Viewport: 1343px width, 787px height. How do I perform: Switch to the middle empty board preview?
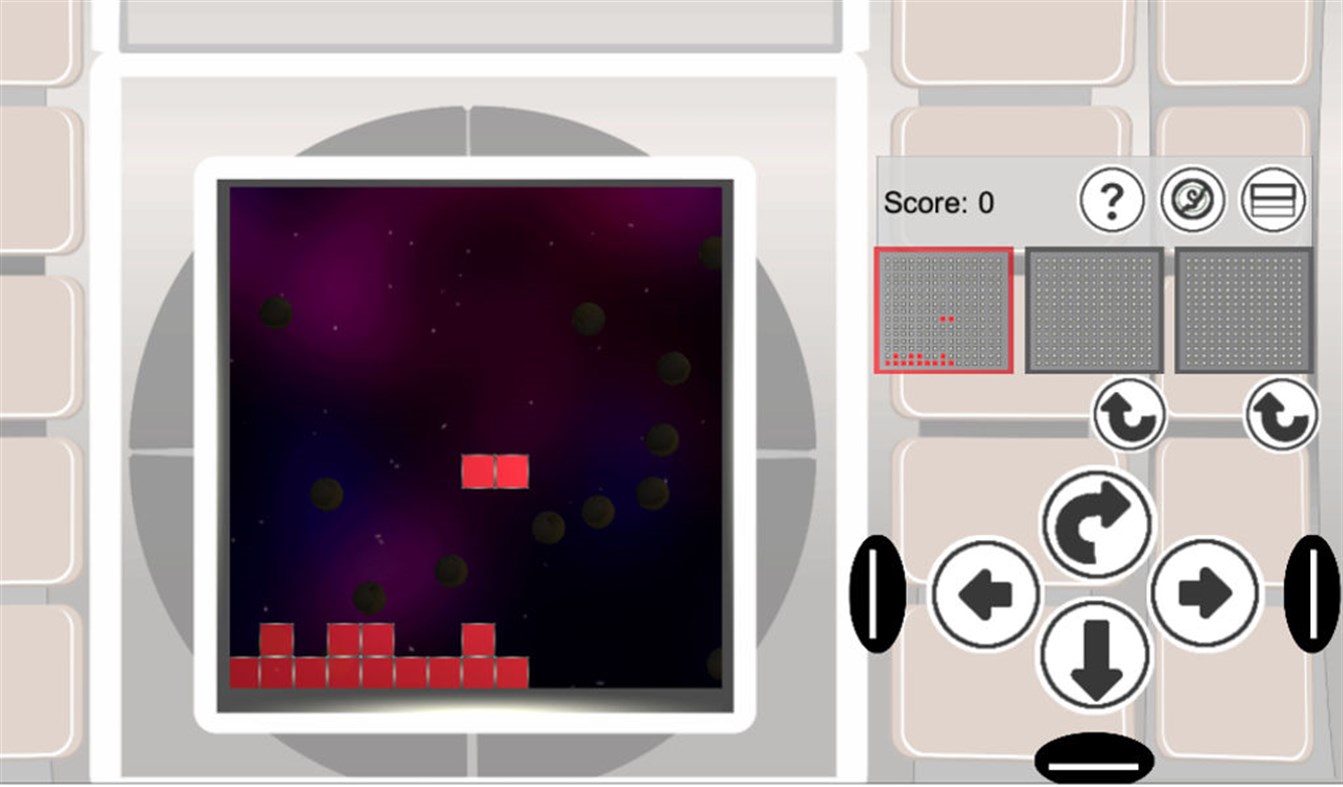pyautogui.click(x=1094, y=310)
